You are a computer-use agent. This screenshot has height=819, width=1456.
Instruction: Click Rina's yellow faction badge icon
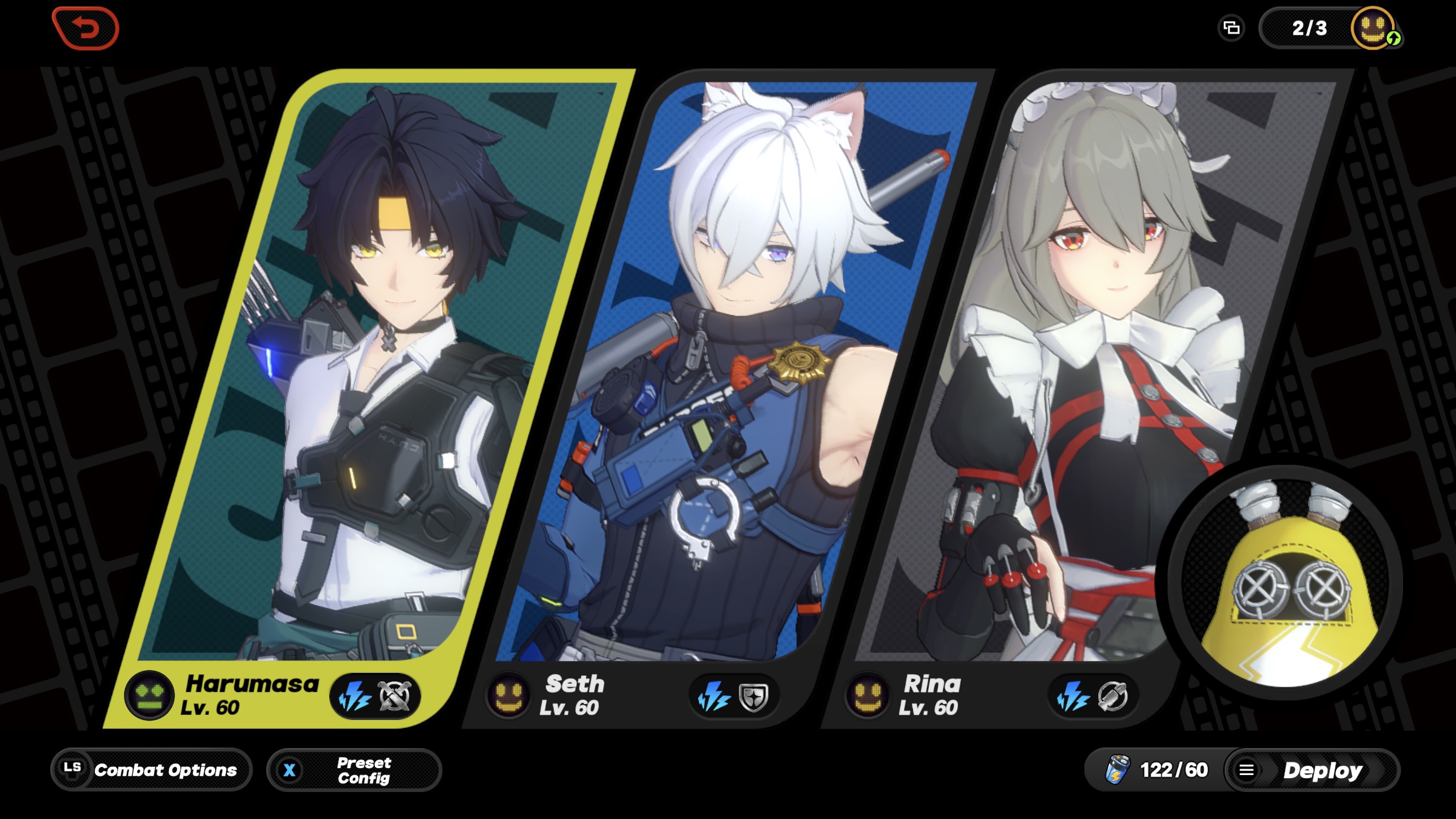click(869, 696)
